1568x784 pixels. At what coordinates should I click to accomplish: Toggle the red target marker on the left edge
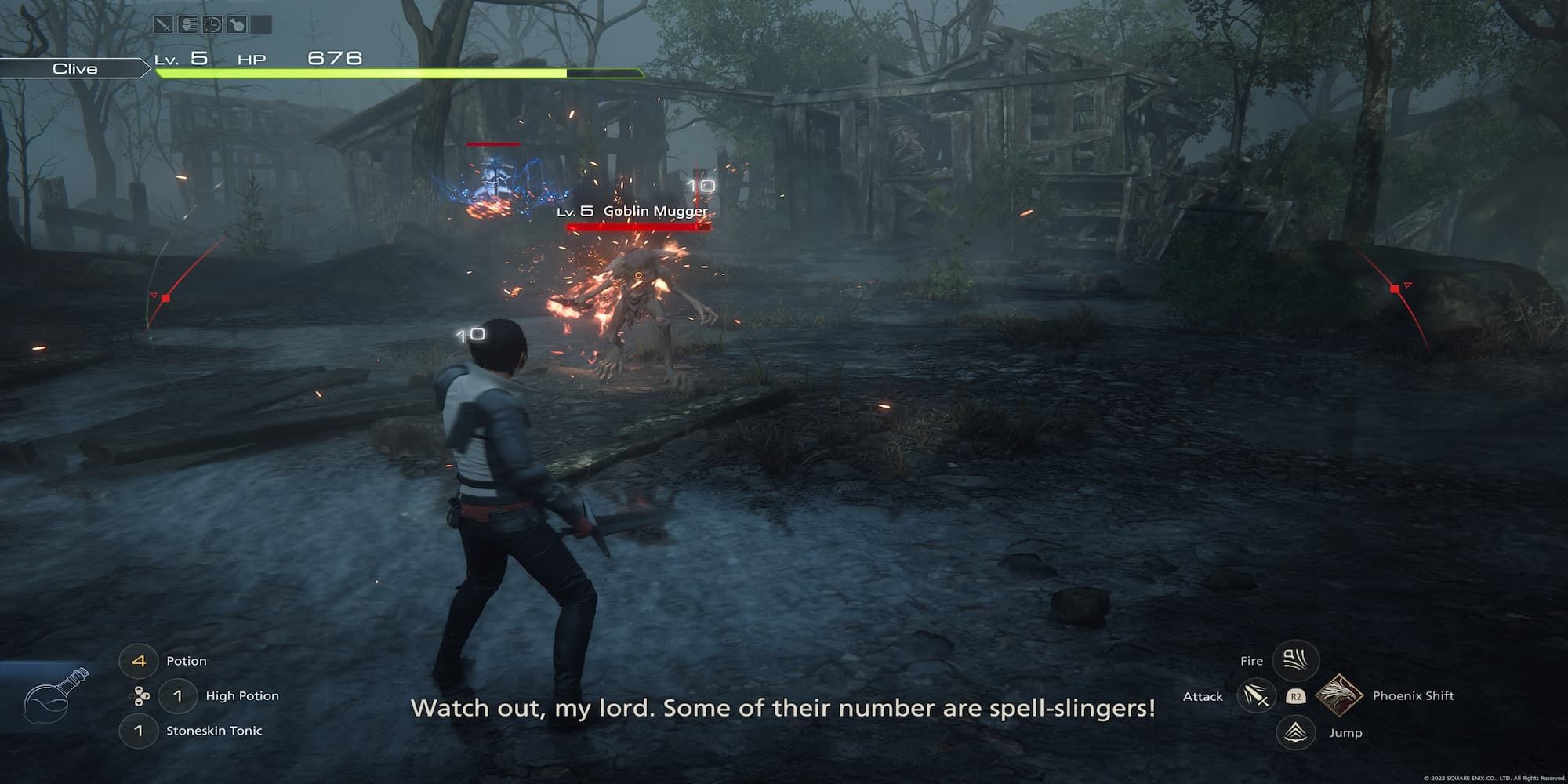[165, 298]
